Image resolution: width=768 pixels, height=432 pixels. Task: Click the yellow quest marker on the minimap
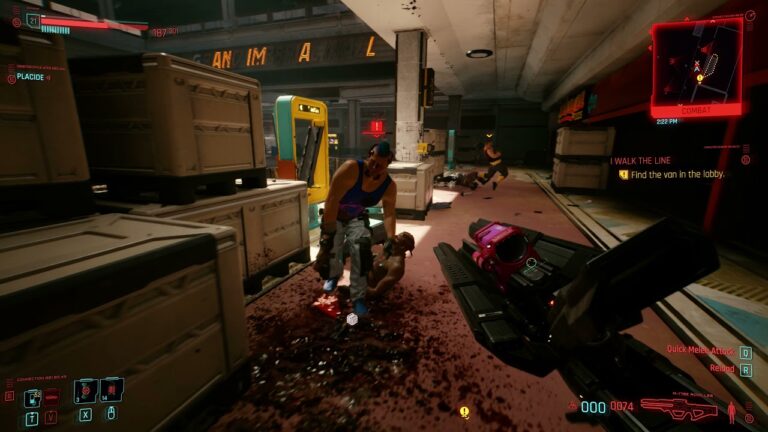[x=700, y=77]
